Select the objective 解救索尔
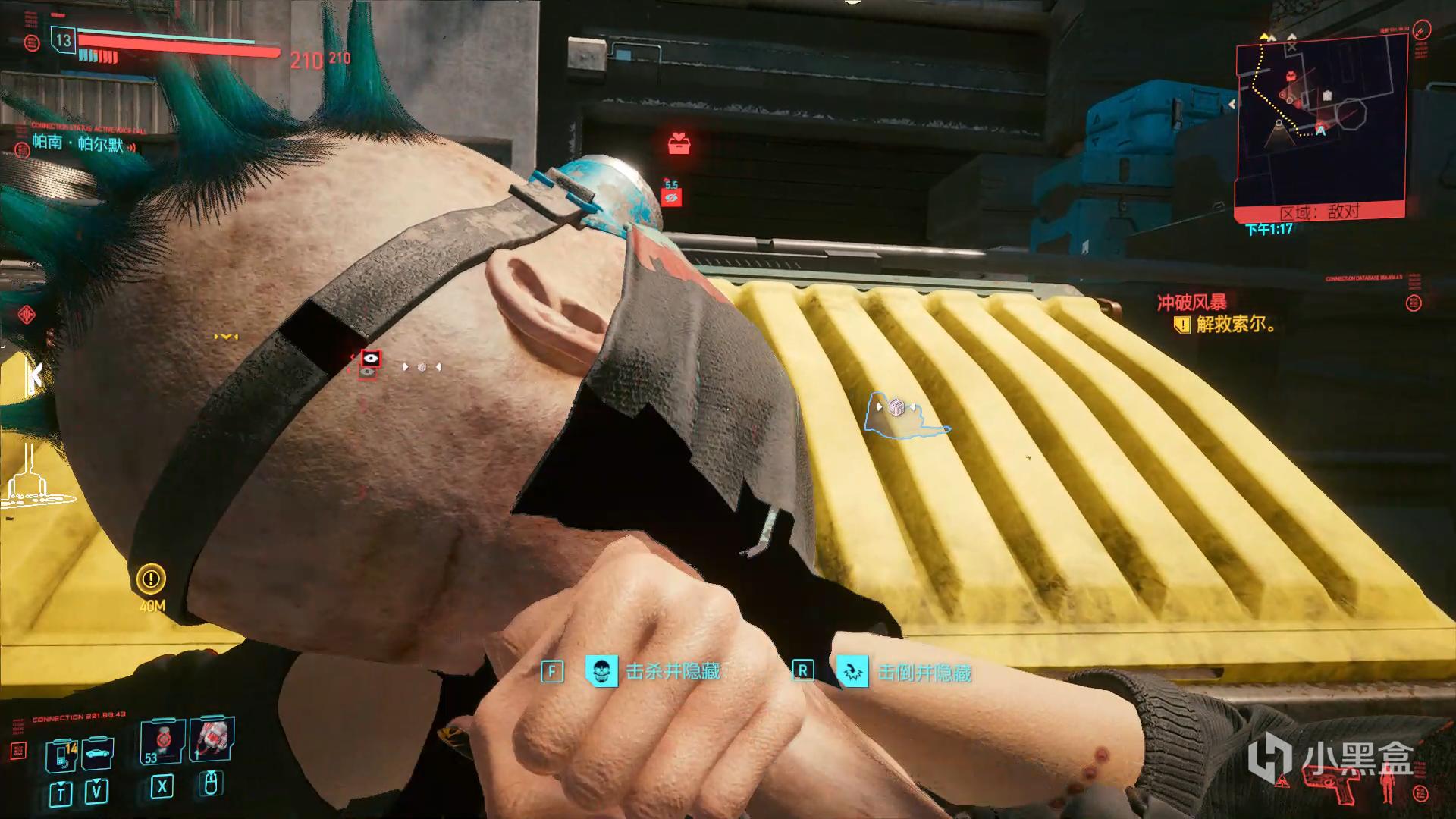 point(1235,325)
